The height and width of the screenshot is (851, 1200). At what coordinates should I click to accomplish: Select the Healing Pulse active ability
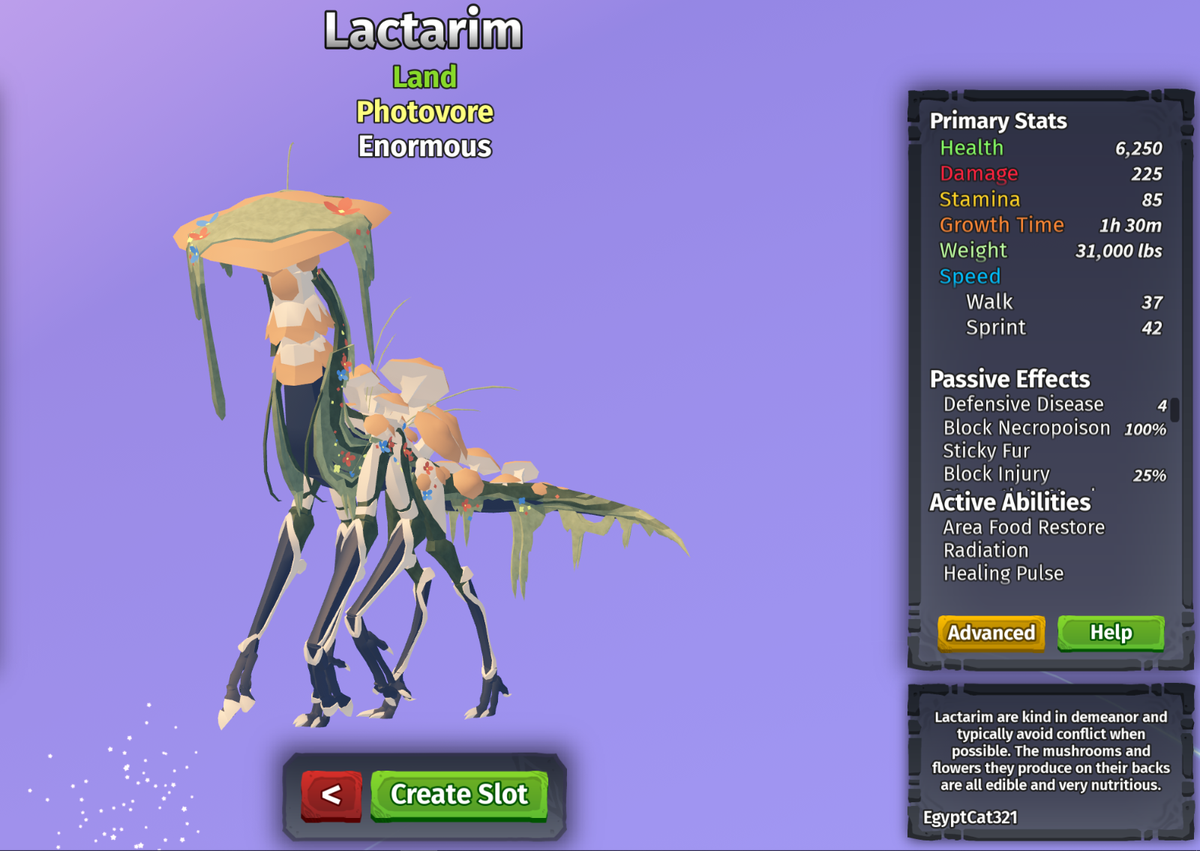tap(1003, 573)
